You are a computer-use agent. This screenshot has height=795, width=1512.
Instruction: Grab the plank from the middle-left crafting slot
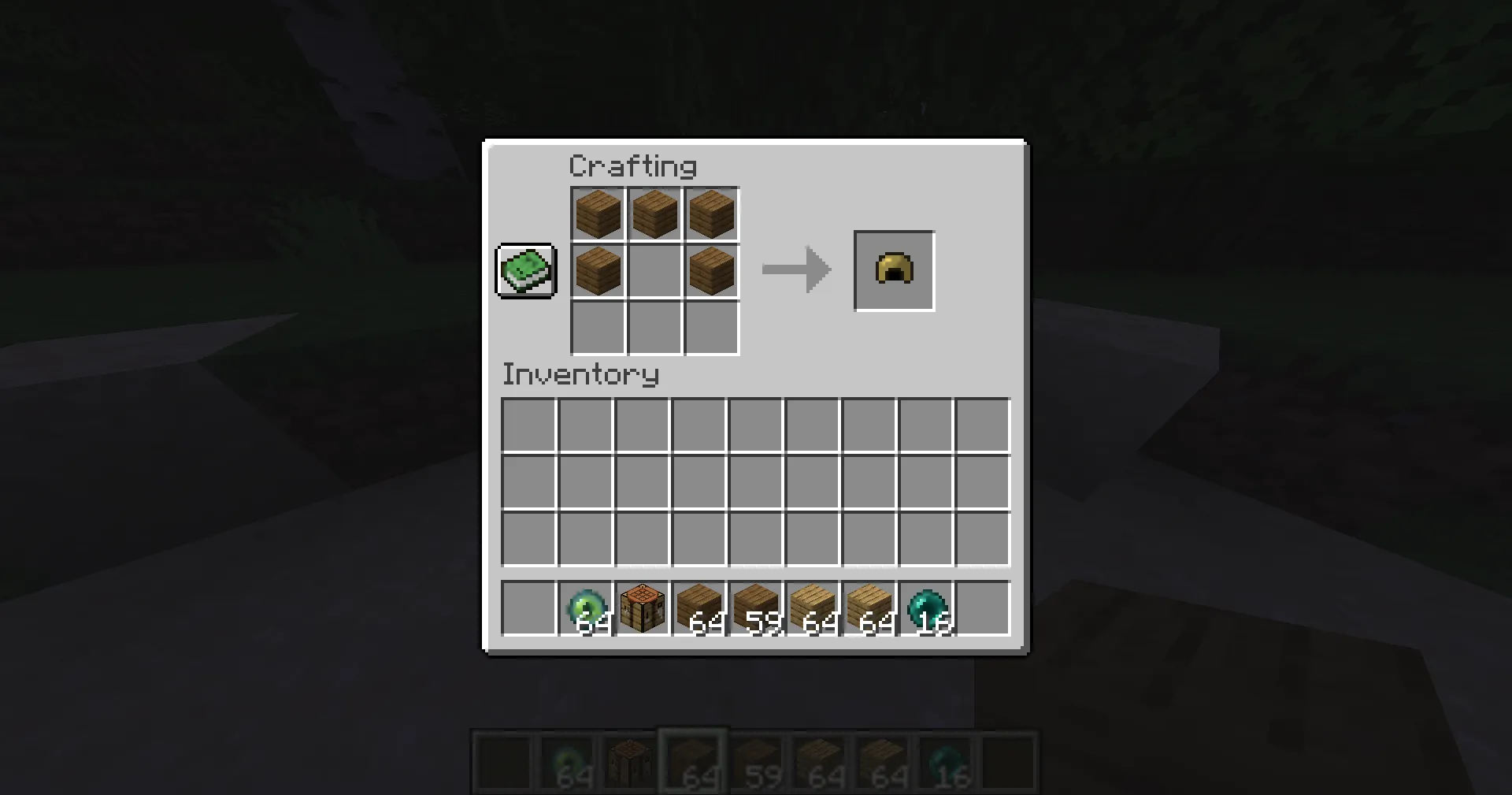click(x=597, y=270)
